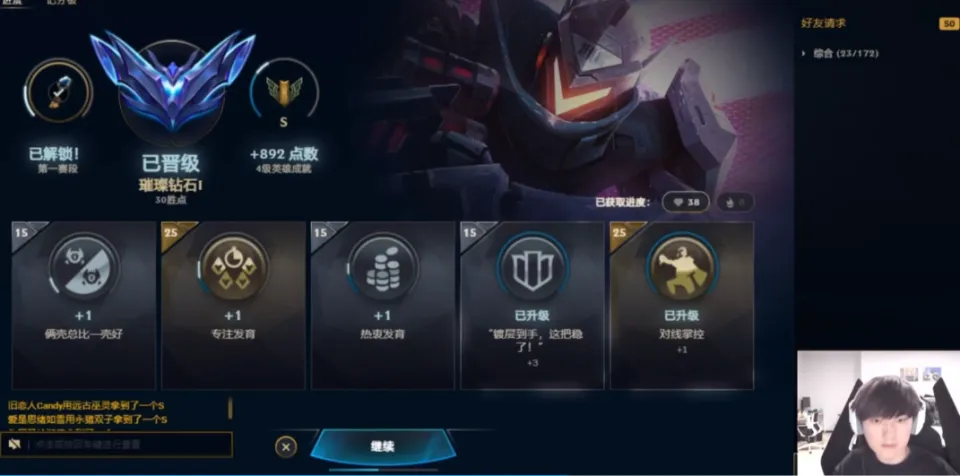Image resolution: width=960 pixels, height=476 pixels.
Task: Open the S grade mastery icon
Action: [x=283, y=97]
